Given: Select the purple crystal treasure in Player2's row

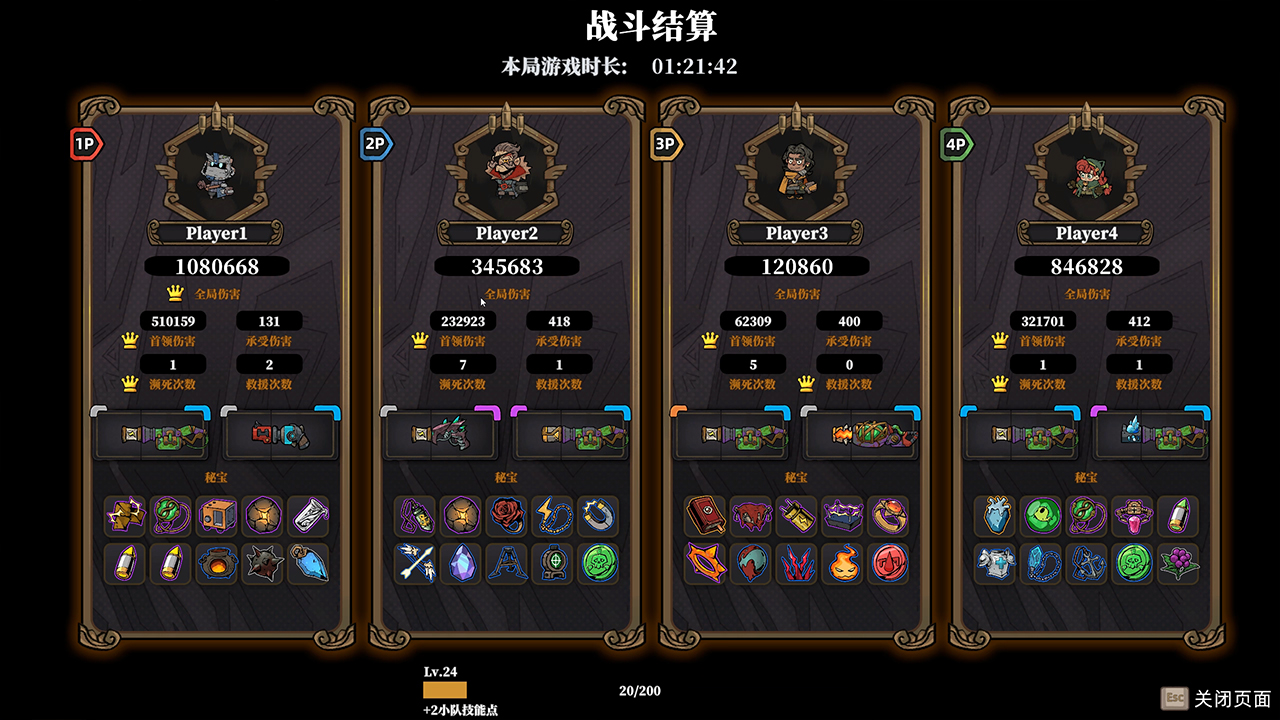Looking at the screenshot, I should 461,564.
